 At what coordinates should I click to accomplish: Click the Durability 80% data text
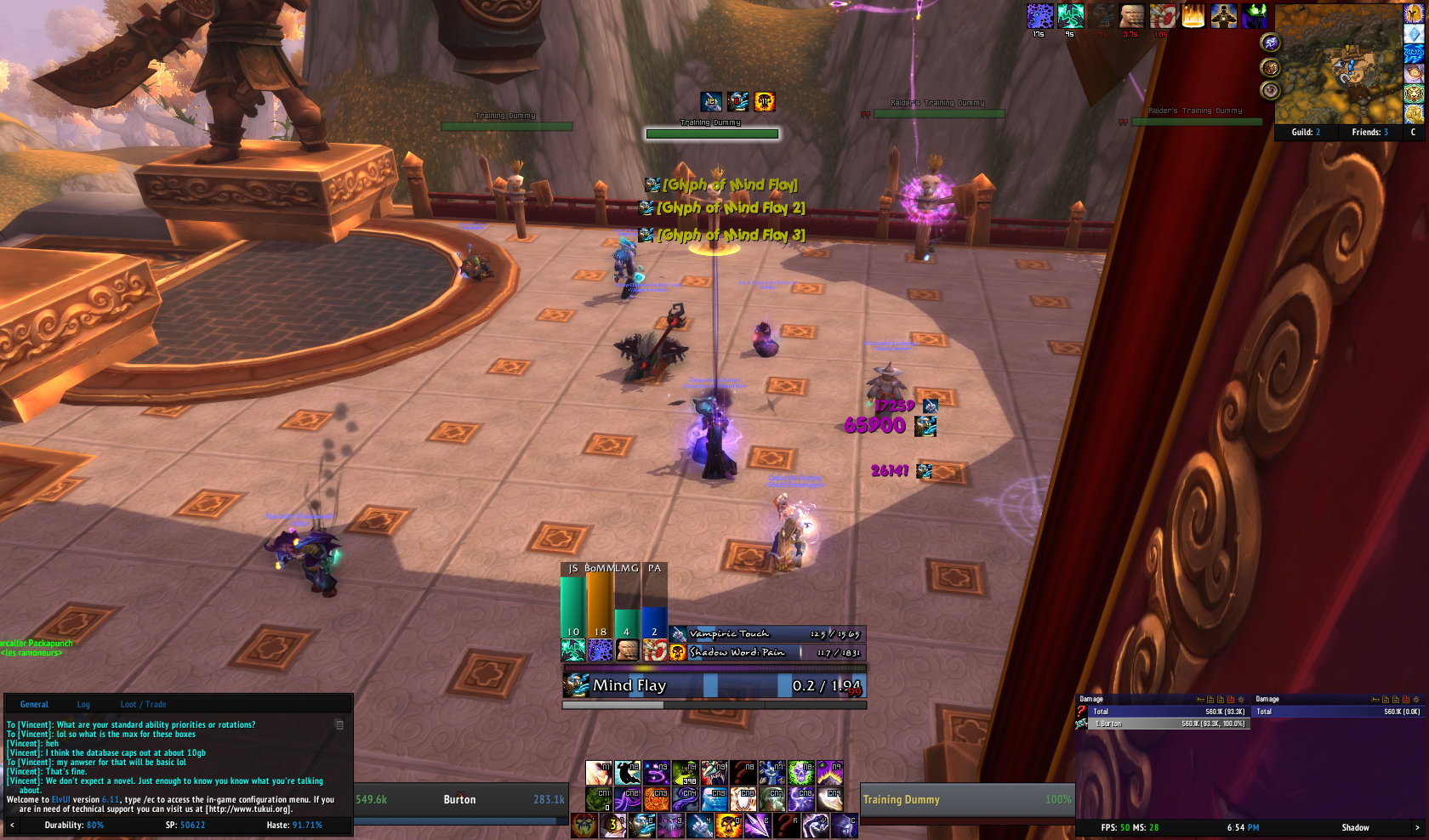click(74, 825)
